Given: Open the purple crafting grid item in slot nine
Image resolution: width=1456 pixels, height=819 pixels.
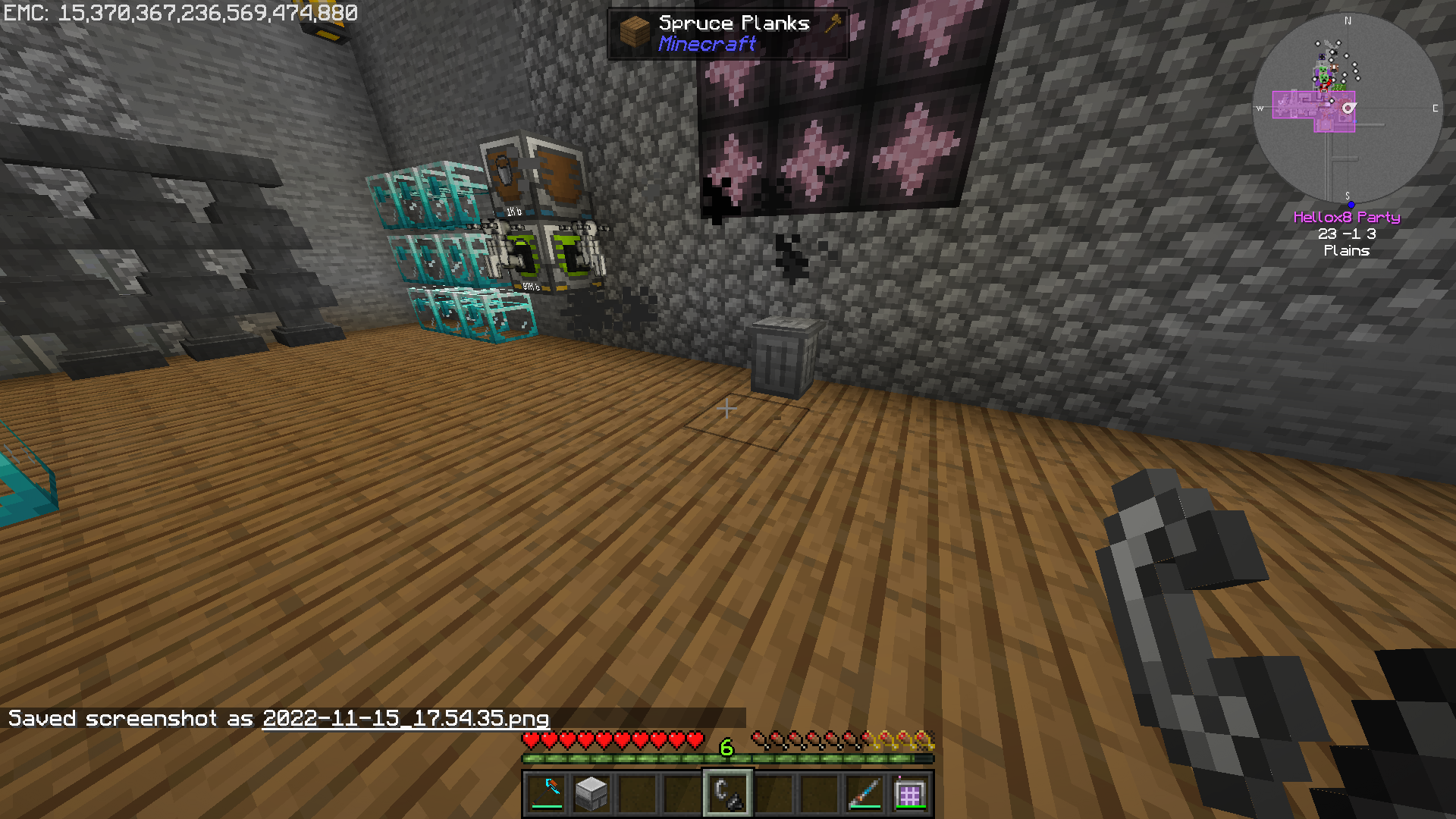Looking at the screenshot, I should 912,792.
